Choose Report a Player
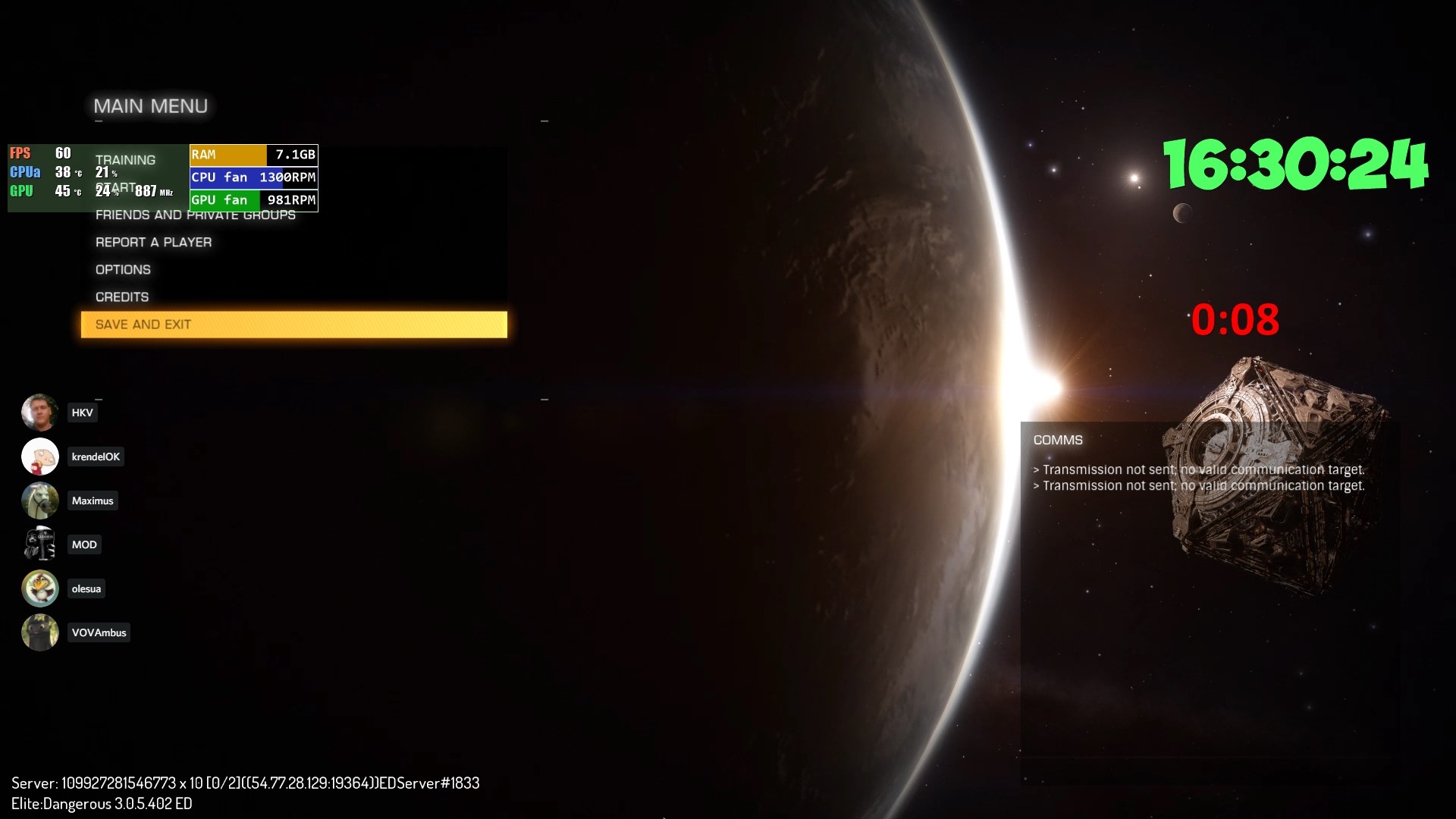Screen dimensions: 1456x819 click(x=153, y=243)
